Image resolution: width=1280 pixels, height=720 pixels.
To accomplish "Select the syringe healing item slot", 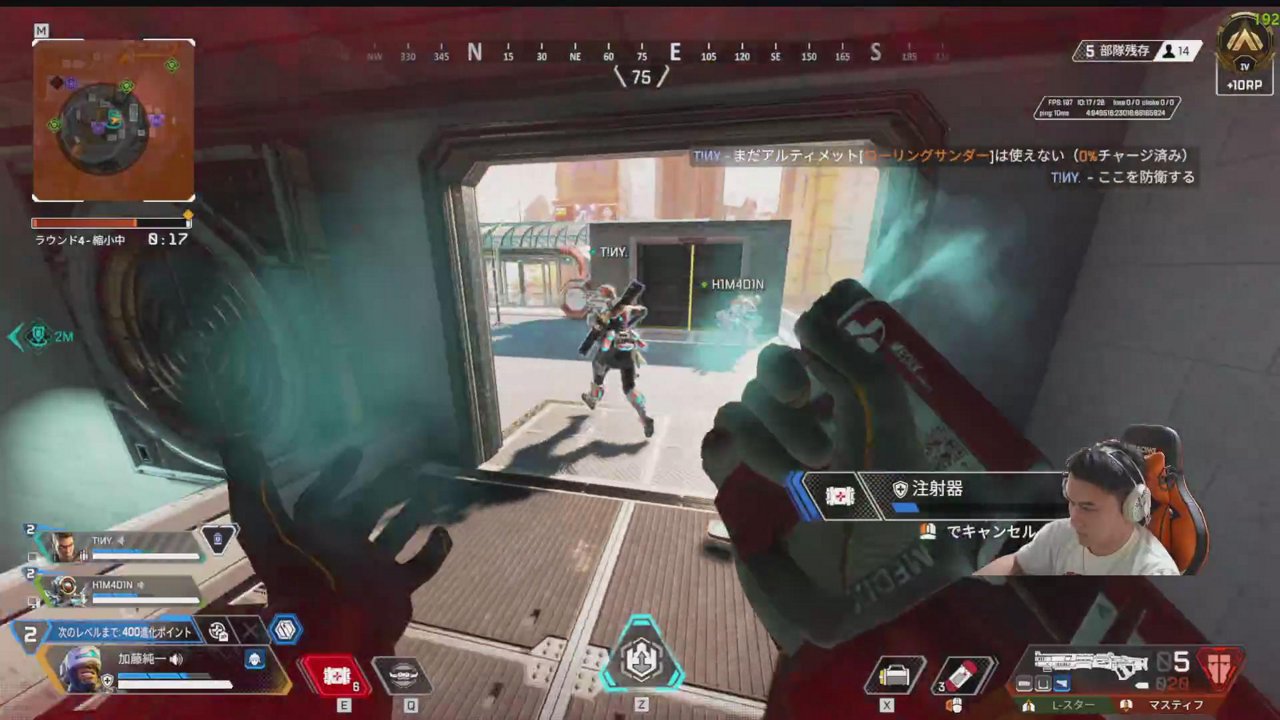I will [x=335, y=675].
